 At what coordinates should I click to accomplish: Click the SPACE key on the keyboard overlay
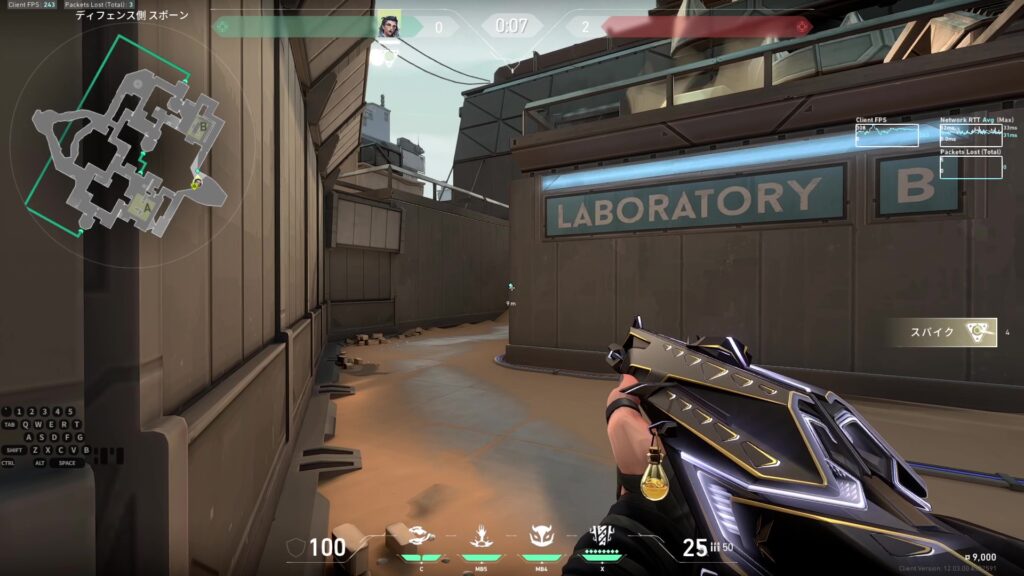point(67,463)
